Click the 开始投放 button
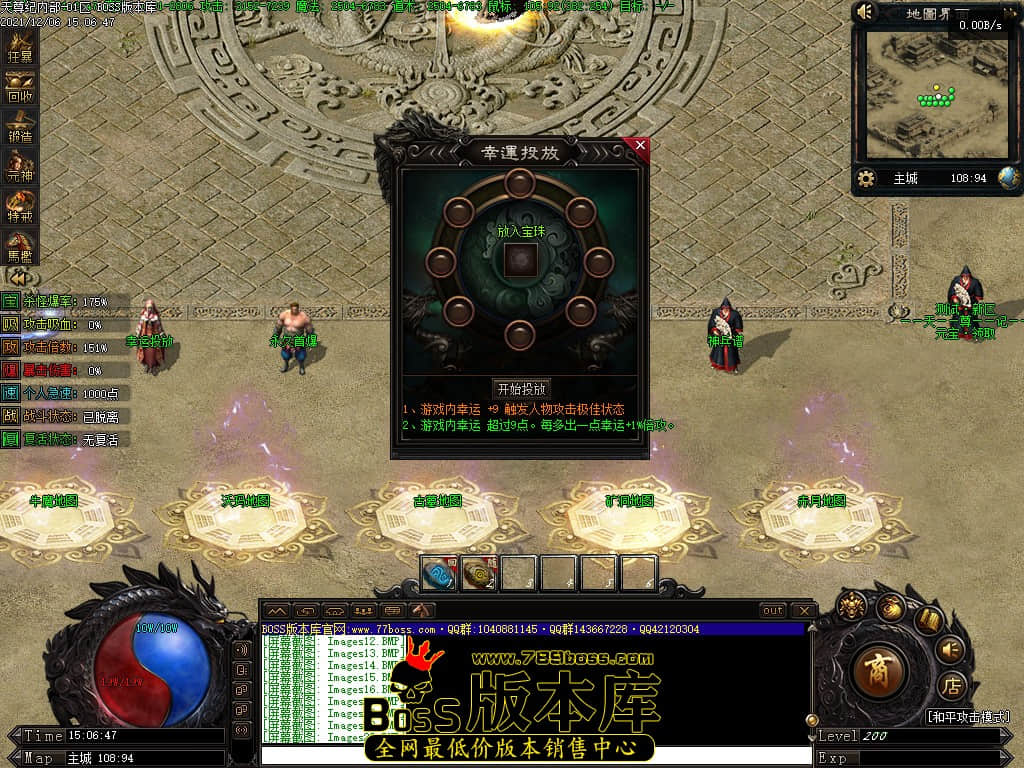The height and width of the screenshot is (768, 1024). (x=521, y=389)
